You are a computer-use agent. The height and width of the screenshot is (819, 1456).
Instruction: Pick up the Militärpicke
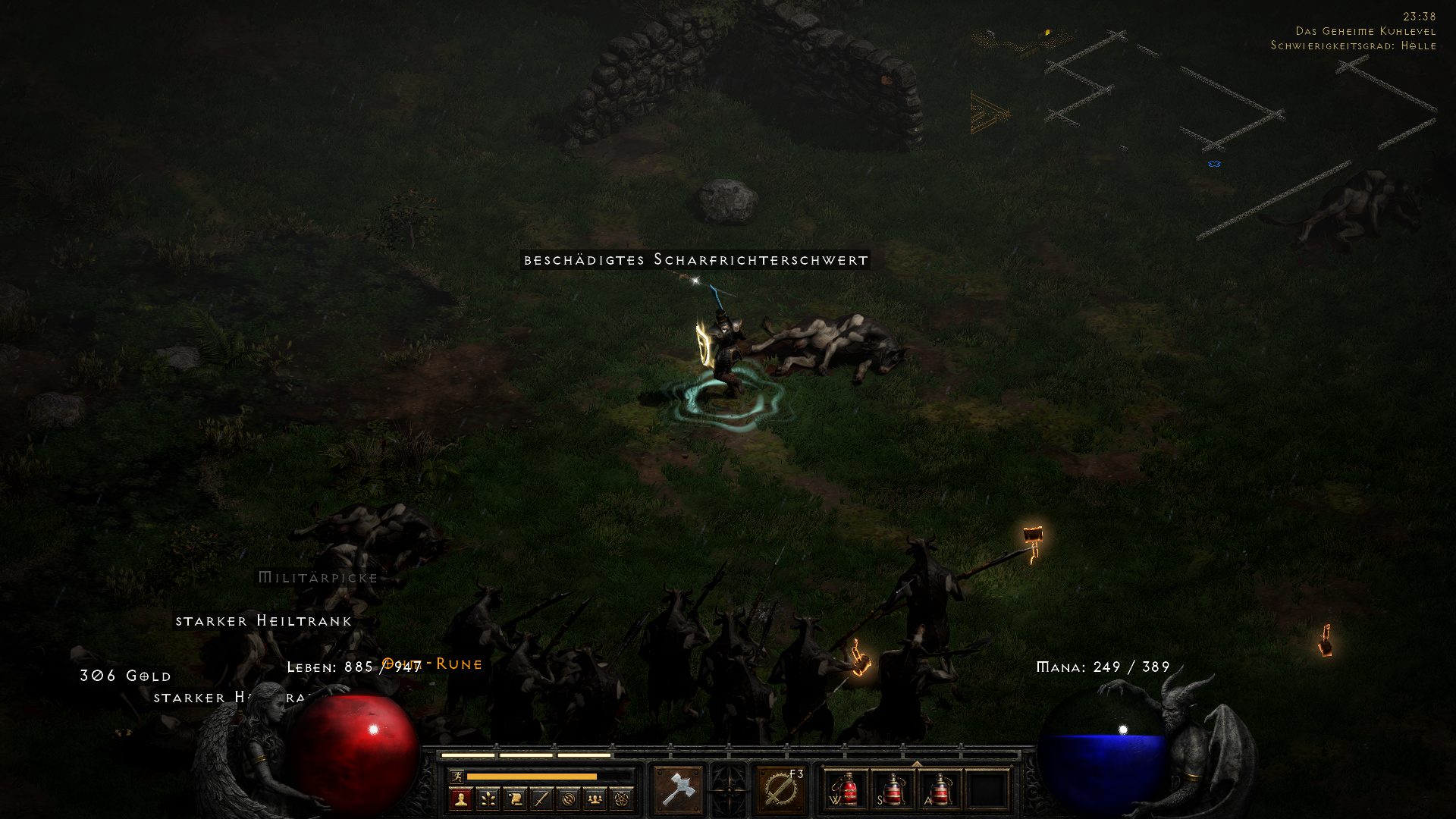coord(316,577)
